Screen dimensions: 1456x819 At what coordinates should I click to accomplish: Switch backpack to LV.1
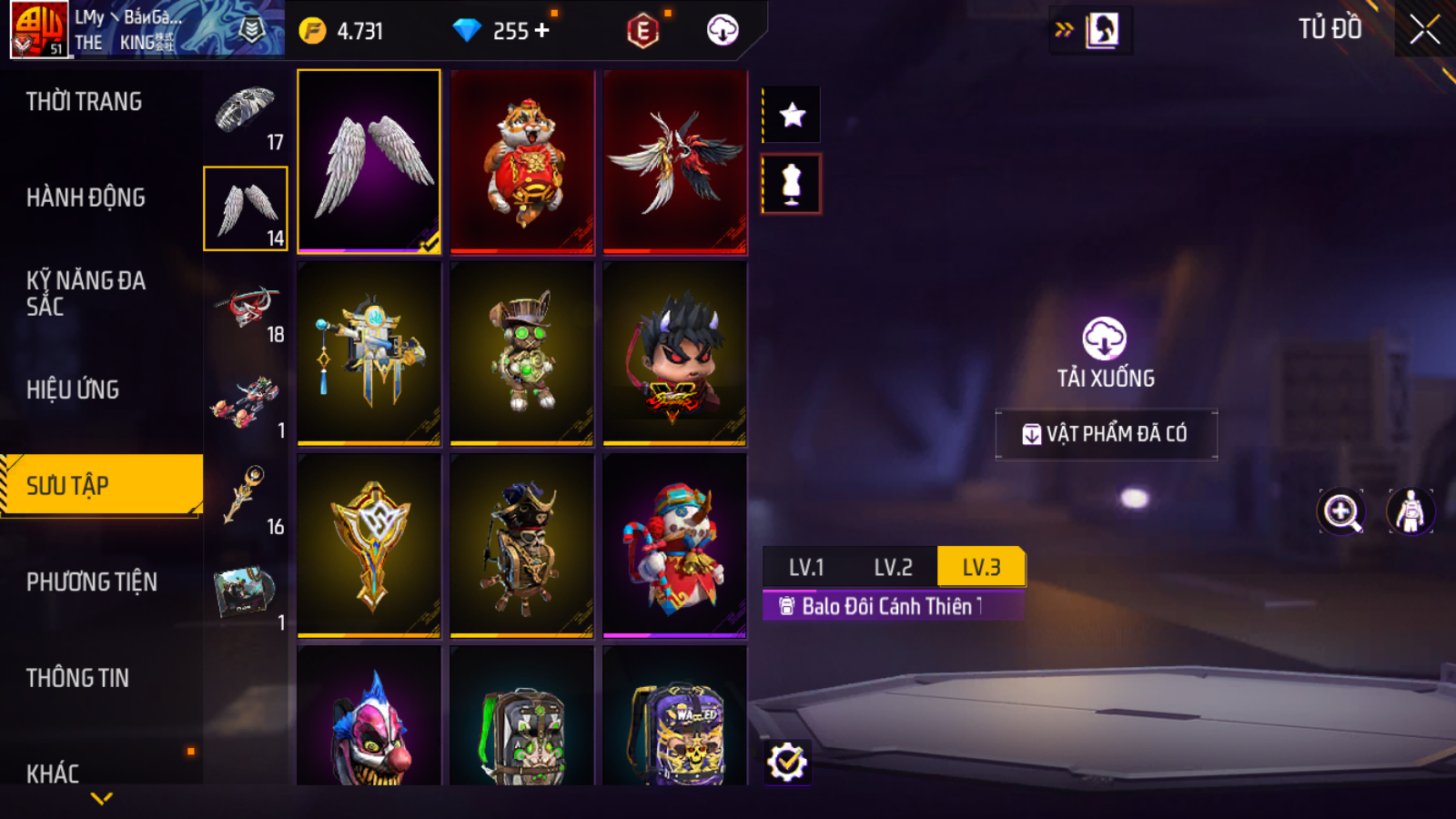805,567
